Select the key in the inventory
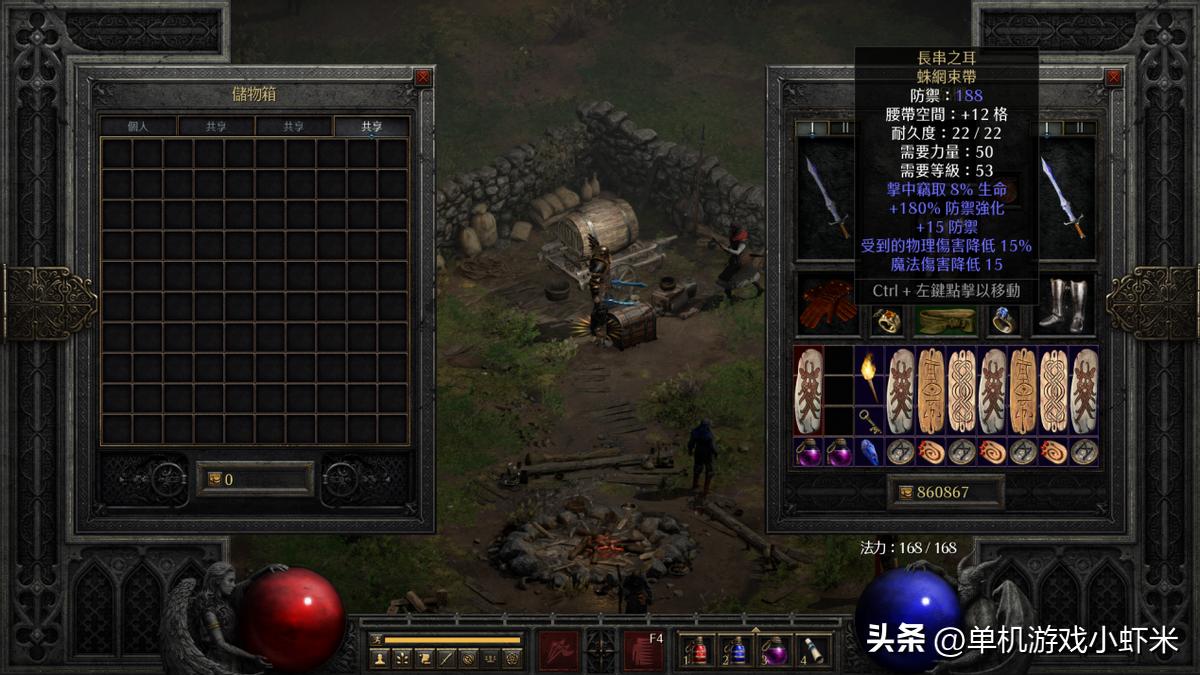Screen dimensions: 1200x675 pyautogui.click(x=869, y=420)
